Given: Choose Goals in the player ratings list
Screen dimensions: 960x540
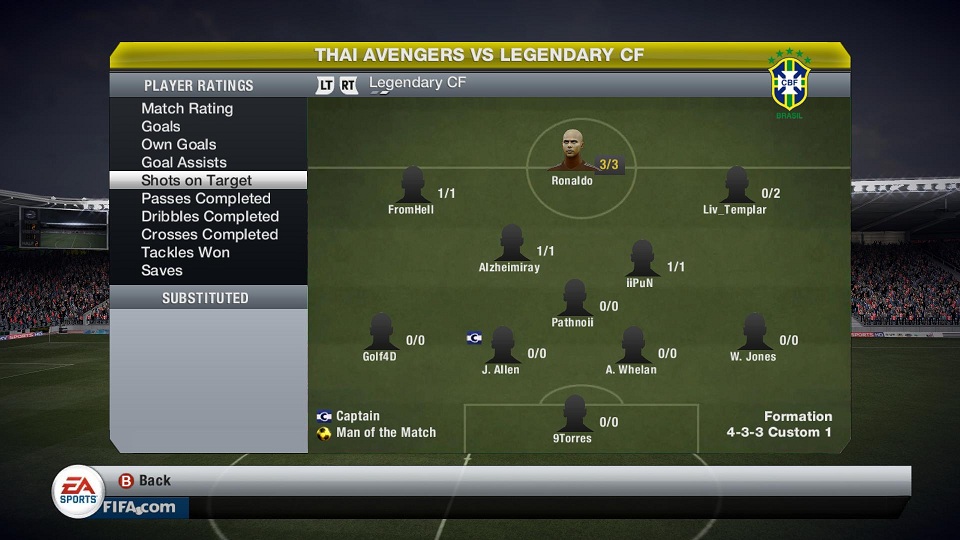Looking at the screenshot, I should click(161, 127).
